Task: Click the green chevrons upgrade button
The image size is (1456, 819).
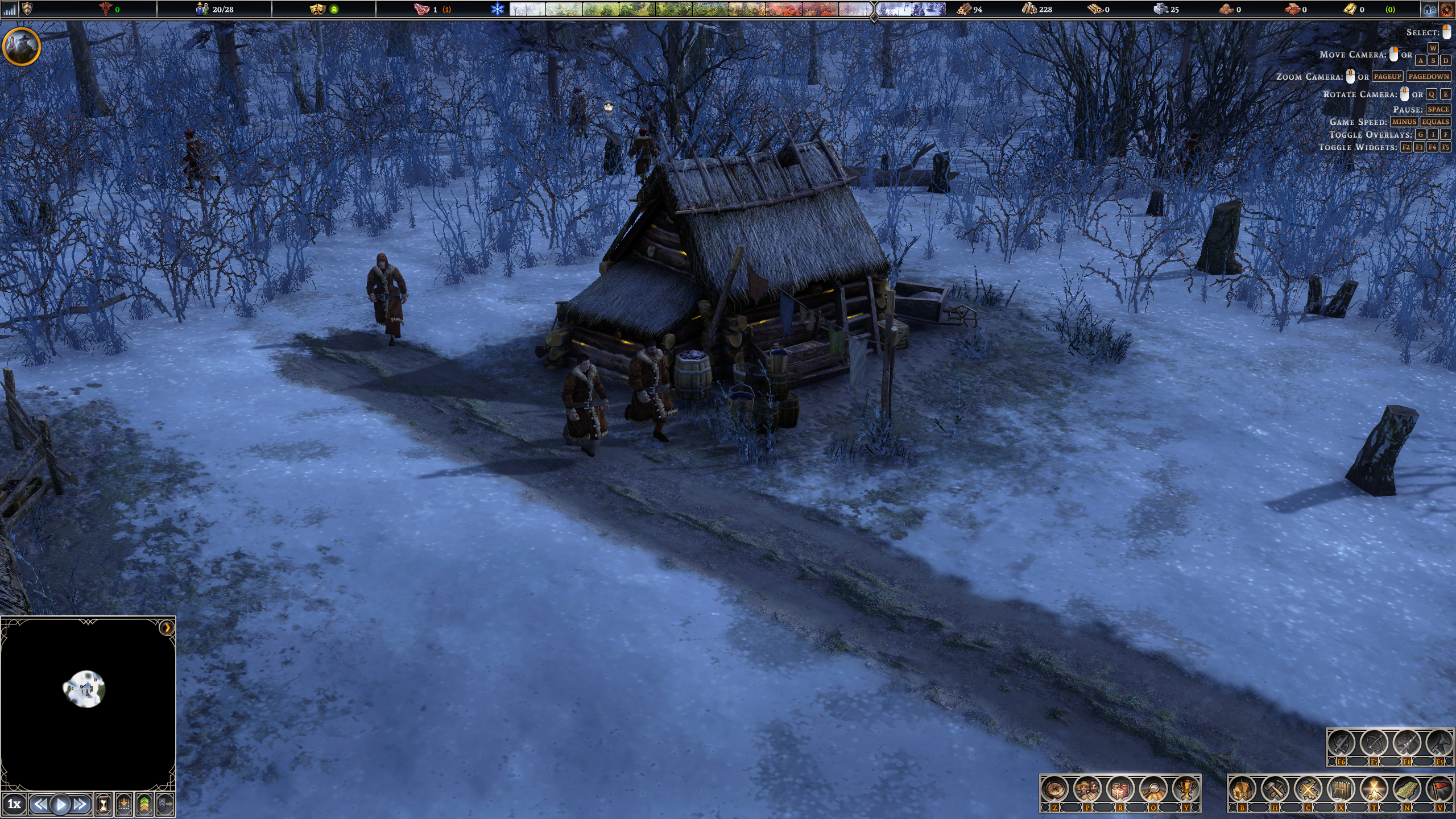Action: [144, 804]
